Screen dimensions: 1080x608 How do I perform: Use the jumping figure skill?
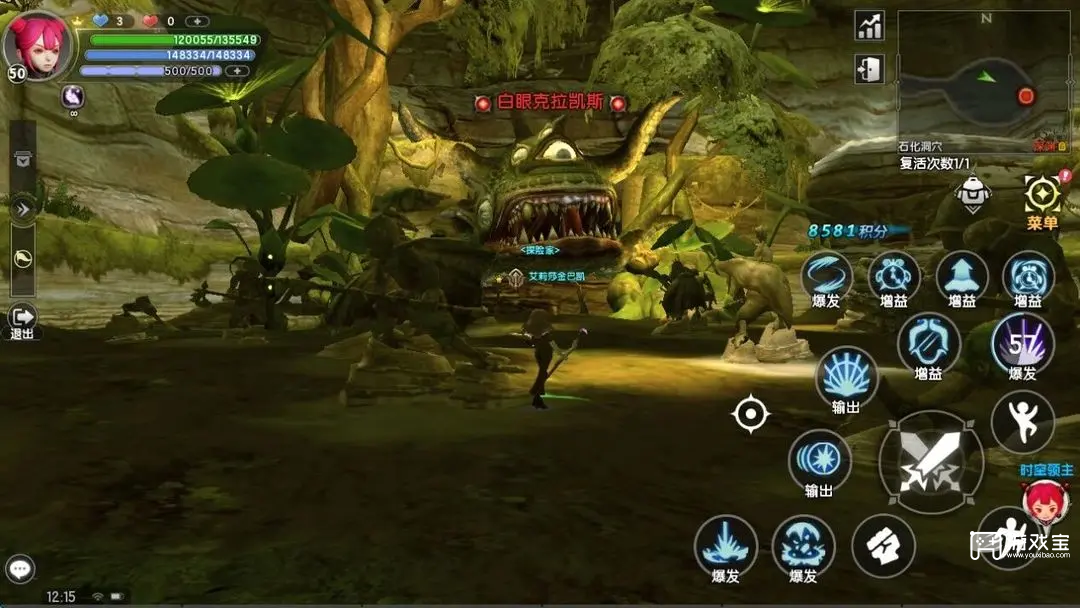1022,422
